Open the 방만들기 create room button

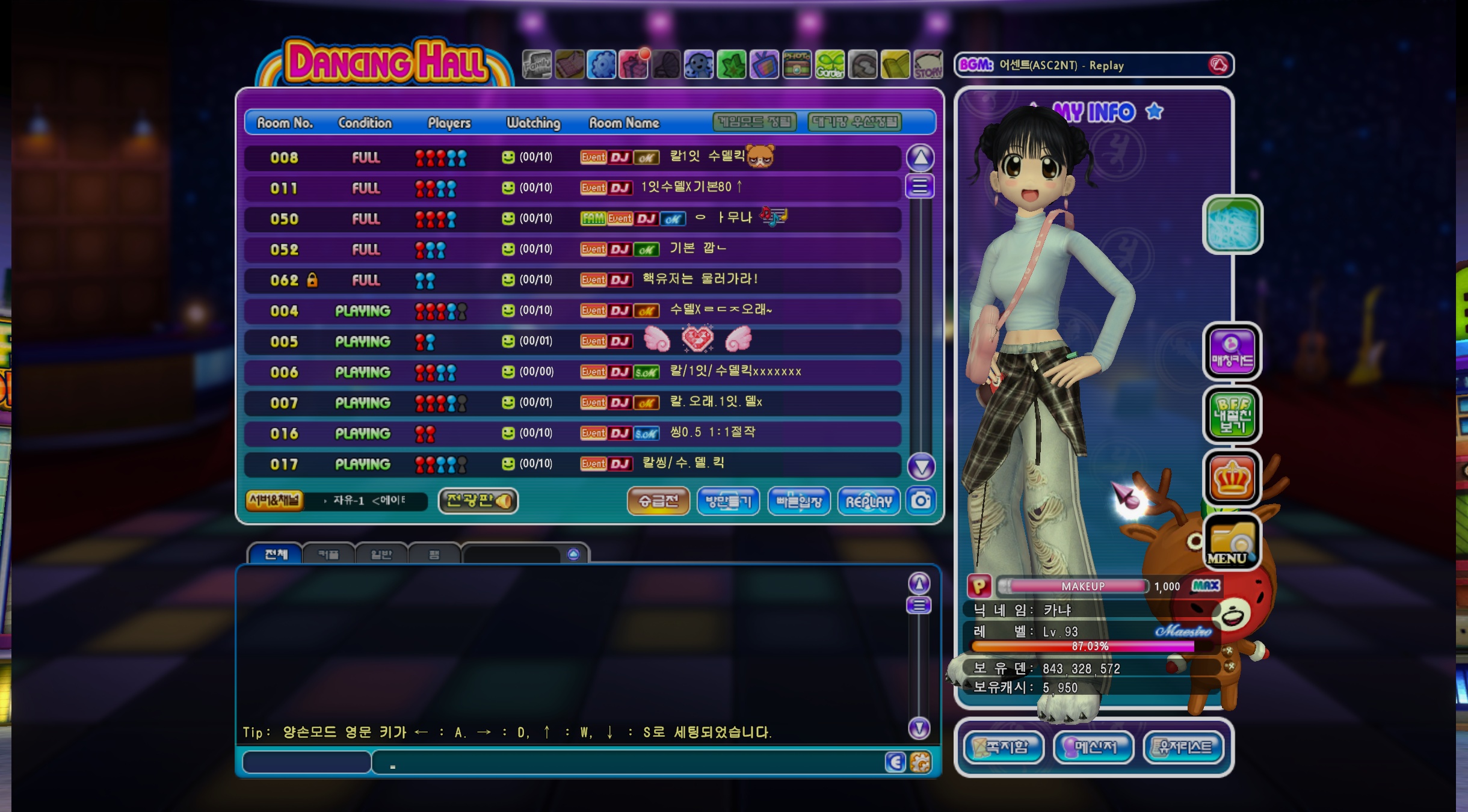[x=728, y=501]
